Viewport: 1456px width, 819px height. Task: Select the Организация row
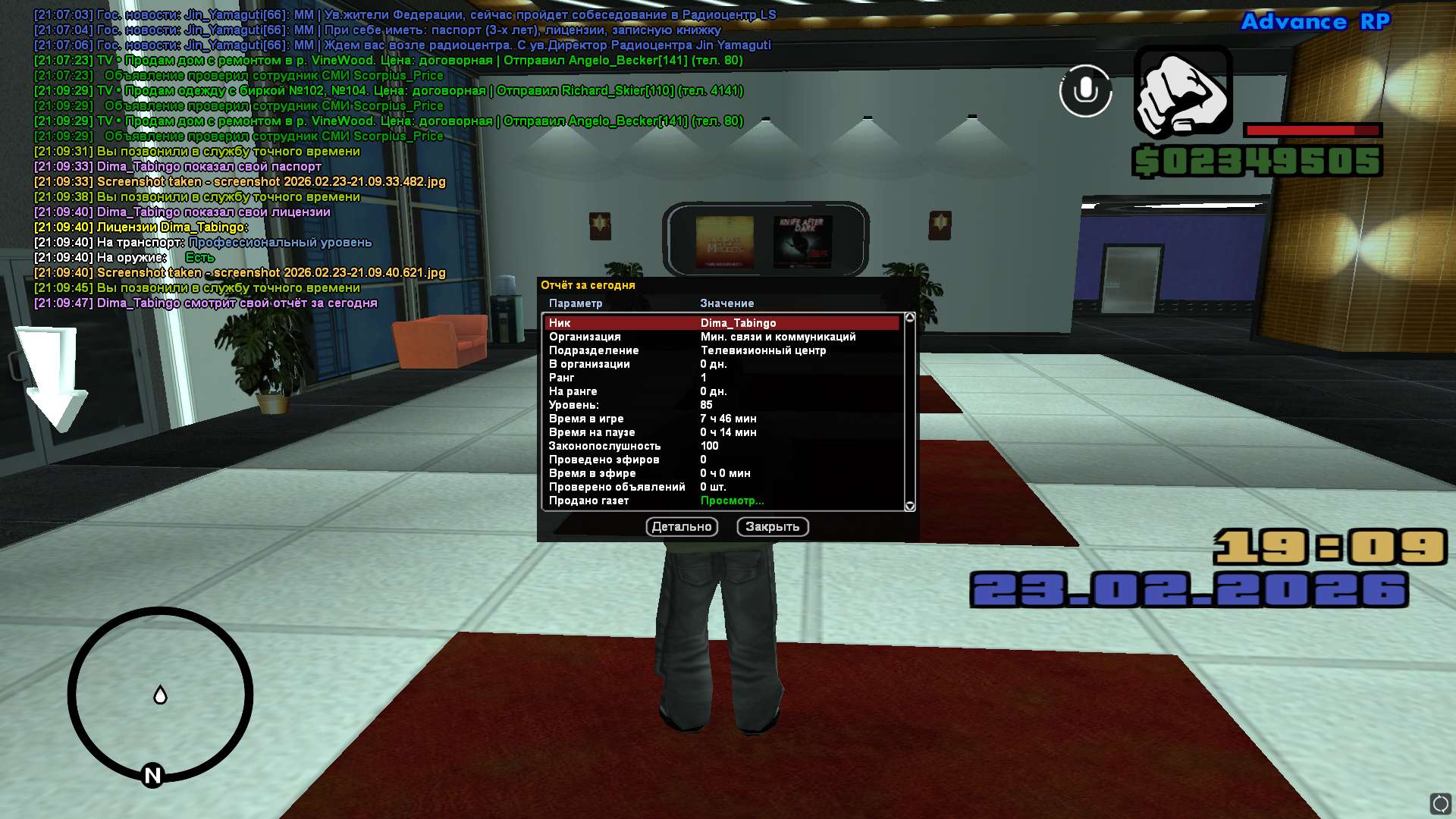tap(721, 337)
